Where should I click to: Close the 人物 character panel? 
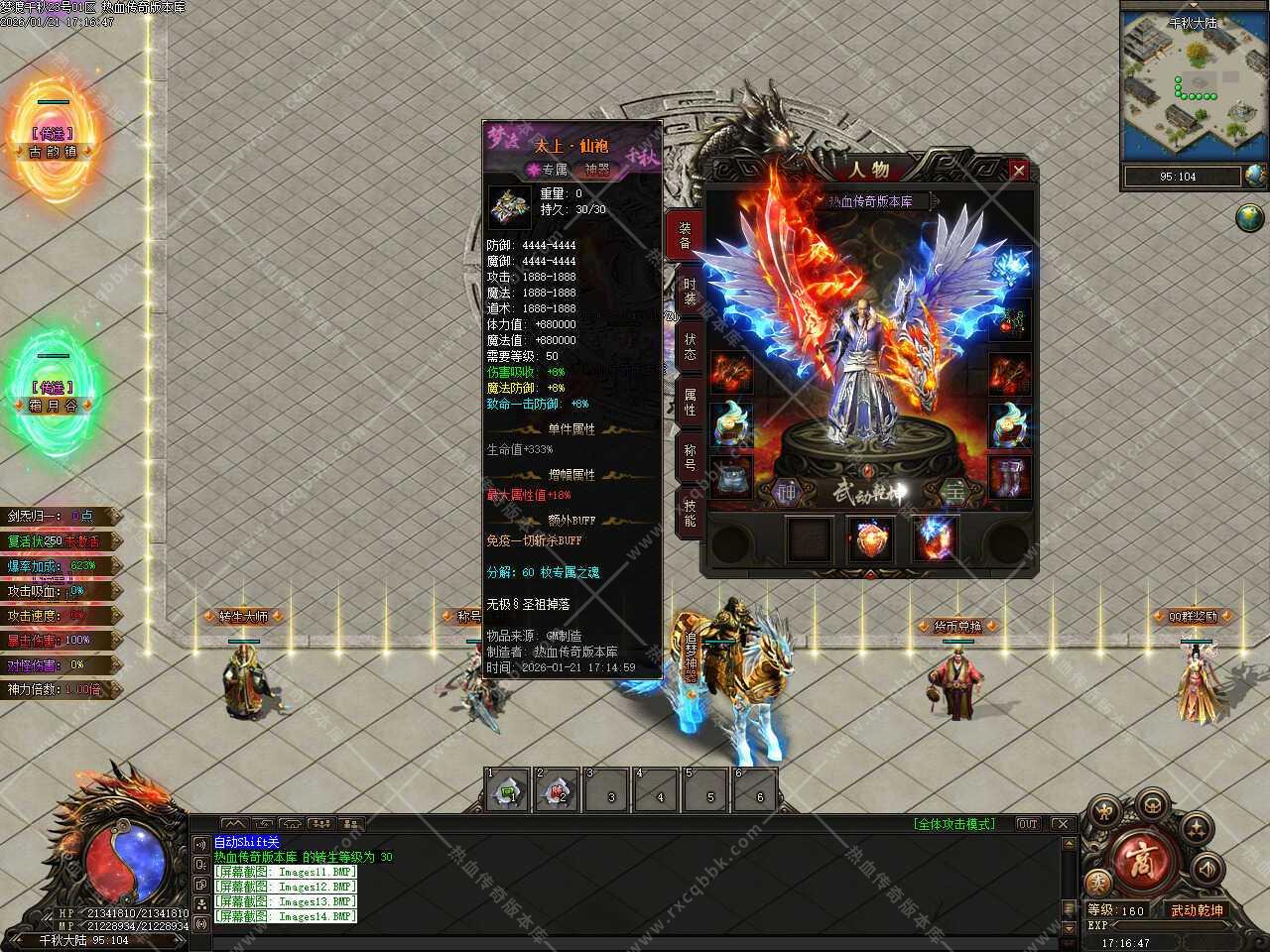tap(1018, 171)
